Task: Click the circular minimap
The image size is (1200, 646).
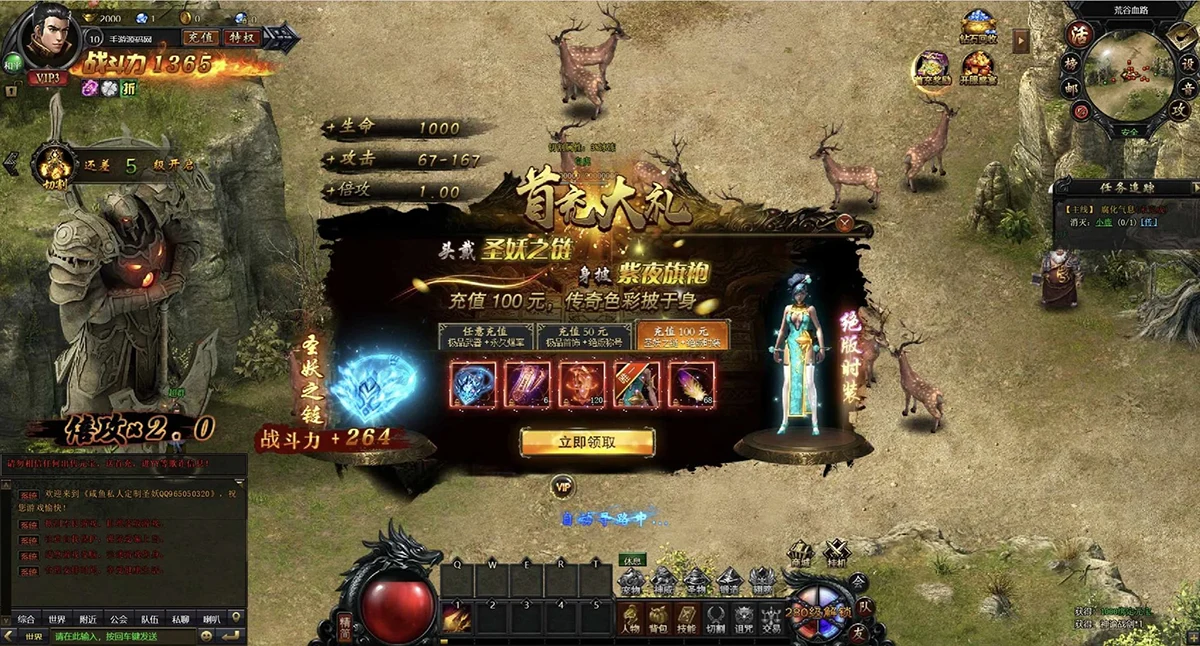Action: point(1128,73)
